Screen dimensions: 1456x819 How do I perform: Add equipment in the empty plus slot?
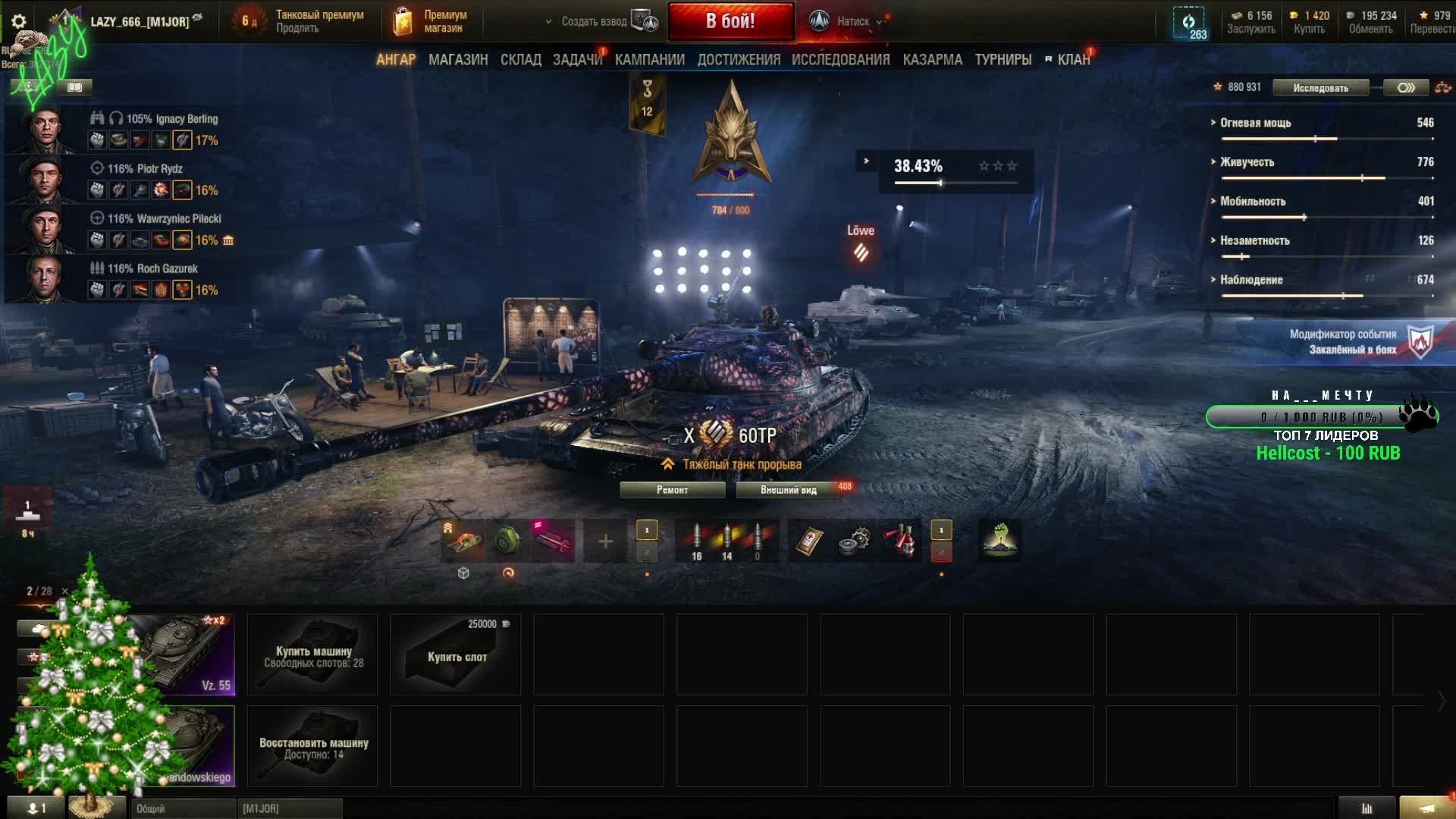(x=605, y=541)
